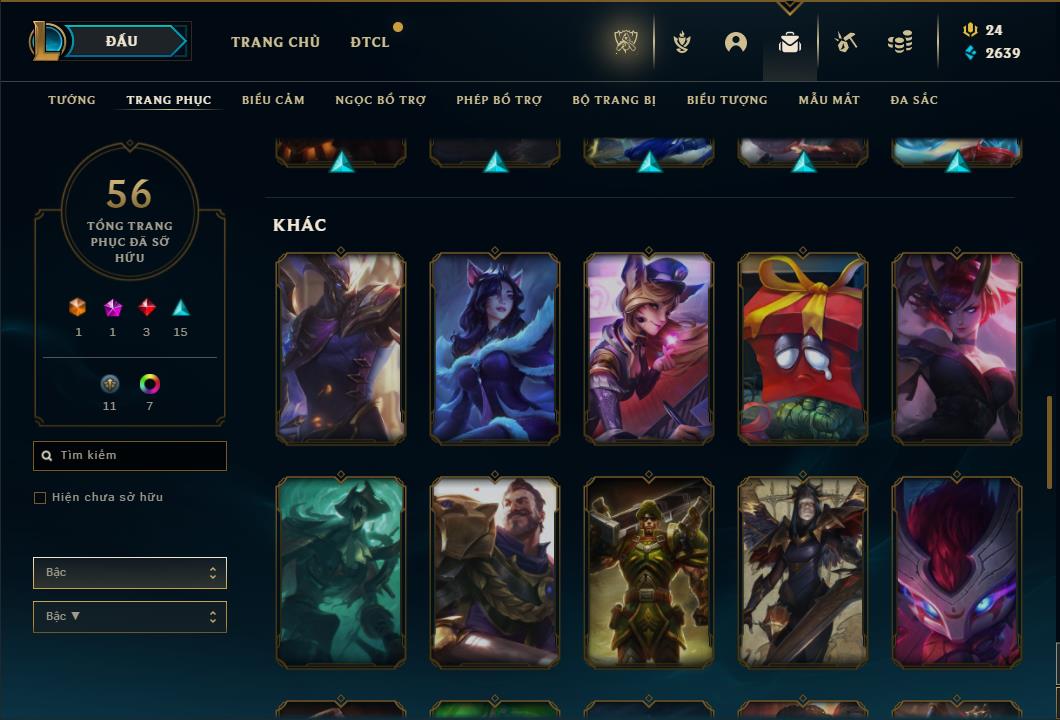Viewport: 1060px width, 720px height.
Task: Open the NGỌC BỔ TRỢ tab
Action: [380, 100]
